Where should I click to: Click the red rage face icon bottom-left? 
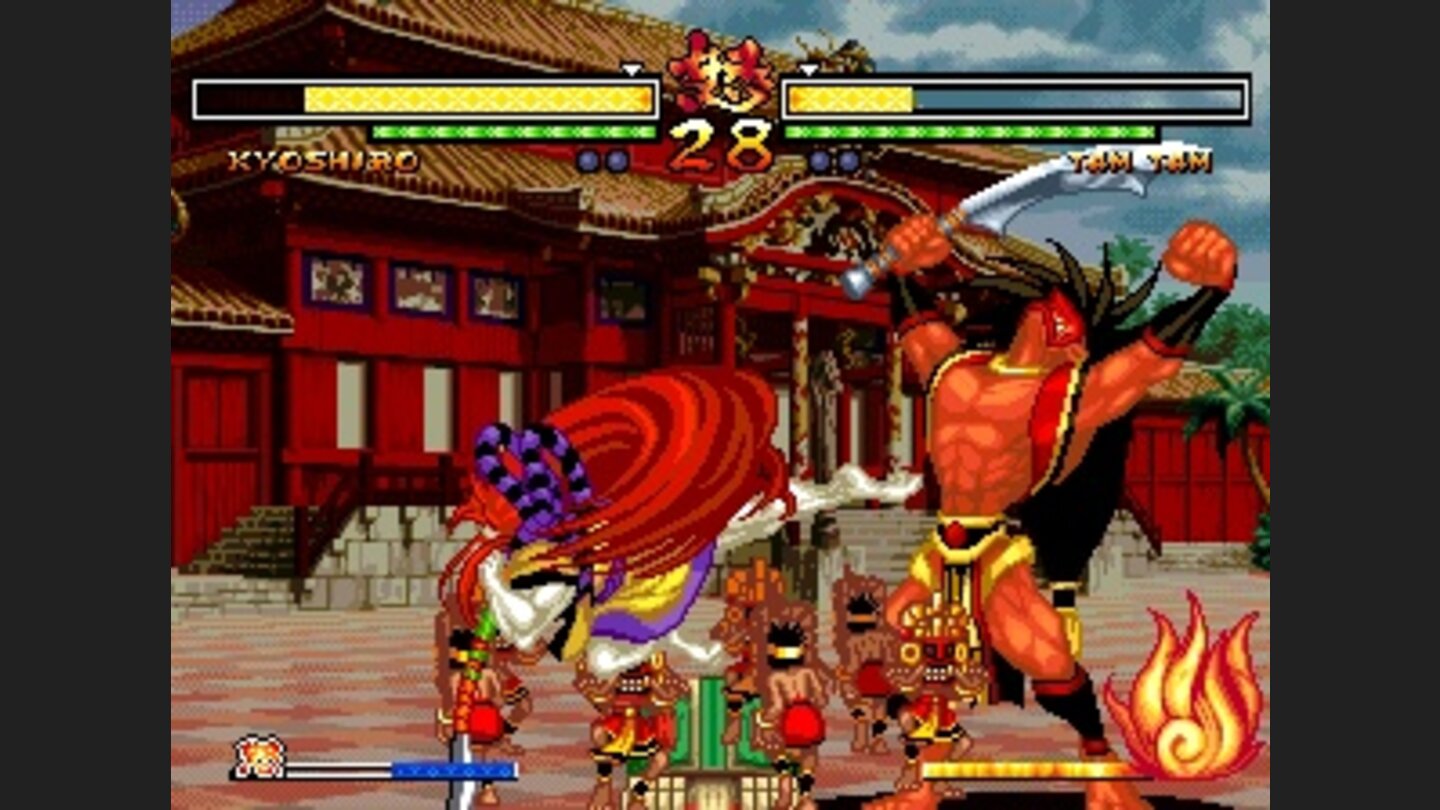(x=256, y=762)
